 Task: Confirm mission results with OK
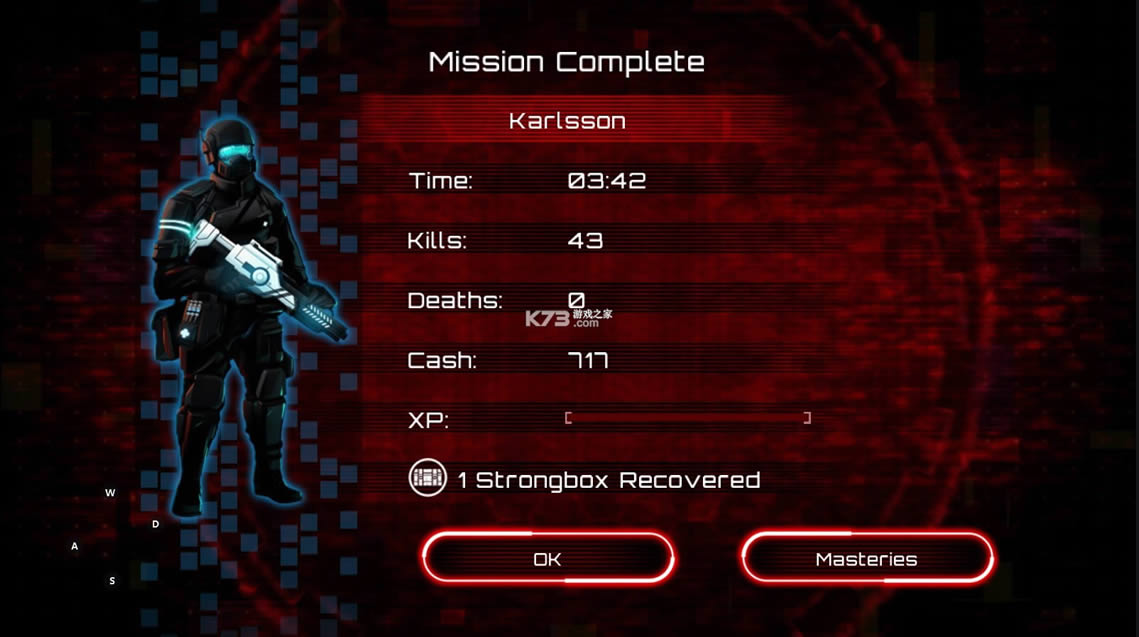tap(547, 558)
